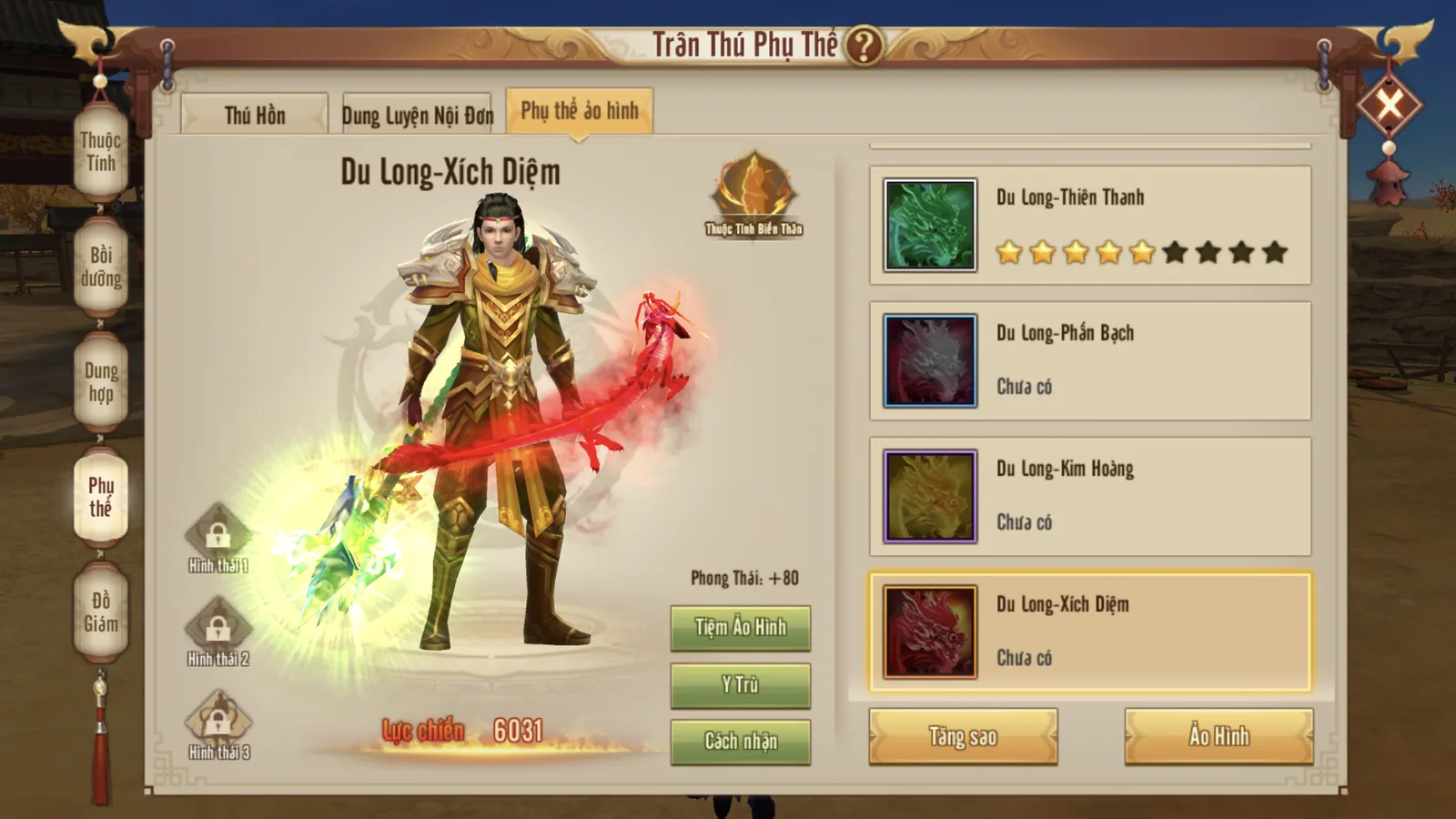Select the Phụ thể ảo hình tab
Image resolution: width=1456 pixels, height=819 pixels.
click(580, 111)
